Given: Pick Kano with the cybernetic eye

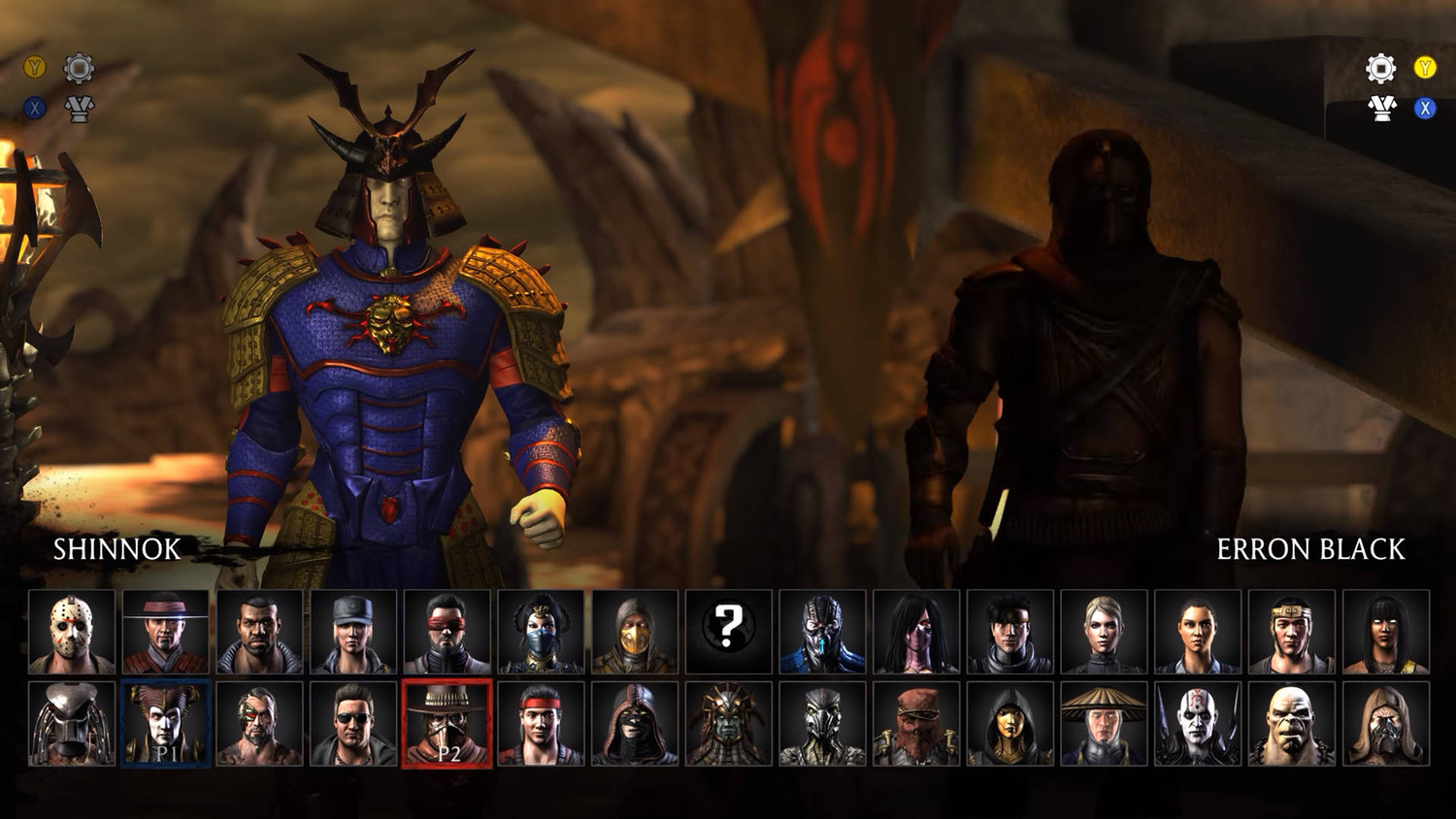Looking at the screenshot, I should click(x=259, y=723).
